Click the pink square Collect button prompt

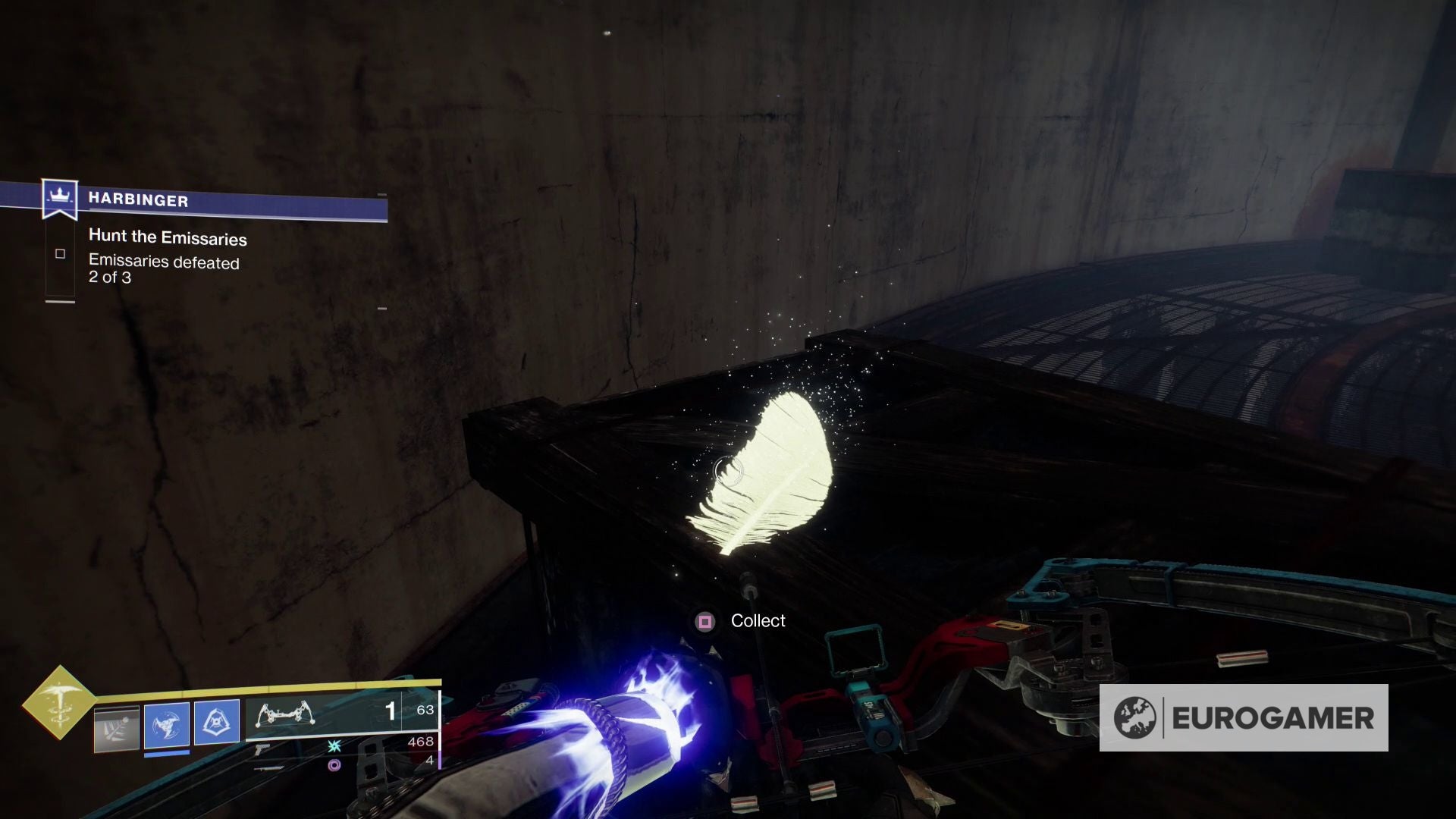(707, 620)
